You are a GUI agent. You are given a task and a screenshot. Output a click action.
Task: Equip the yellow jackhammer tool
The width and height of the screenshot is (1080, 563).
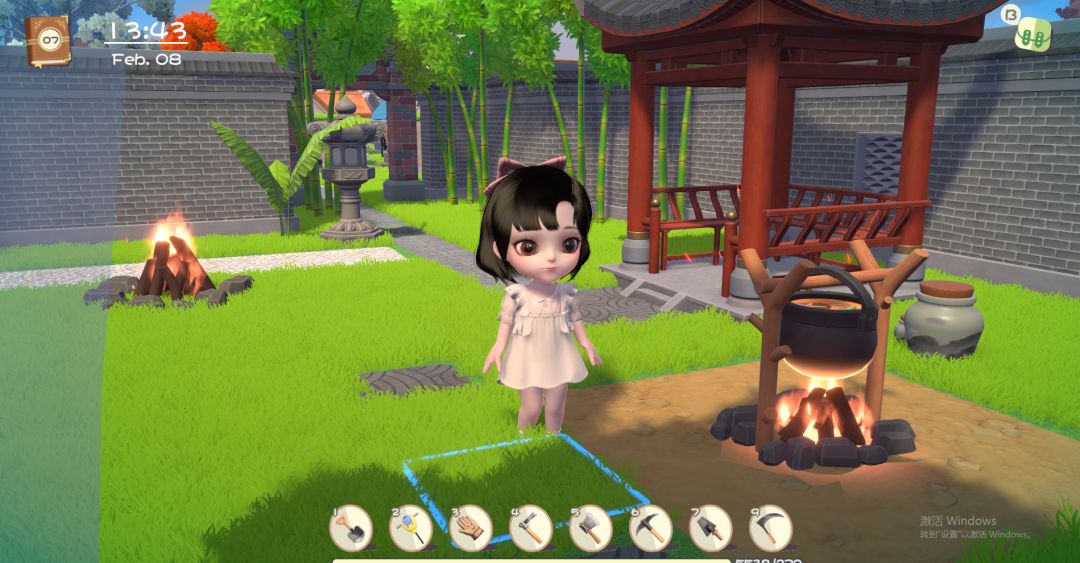point(411,528)
